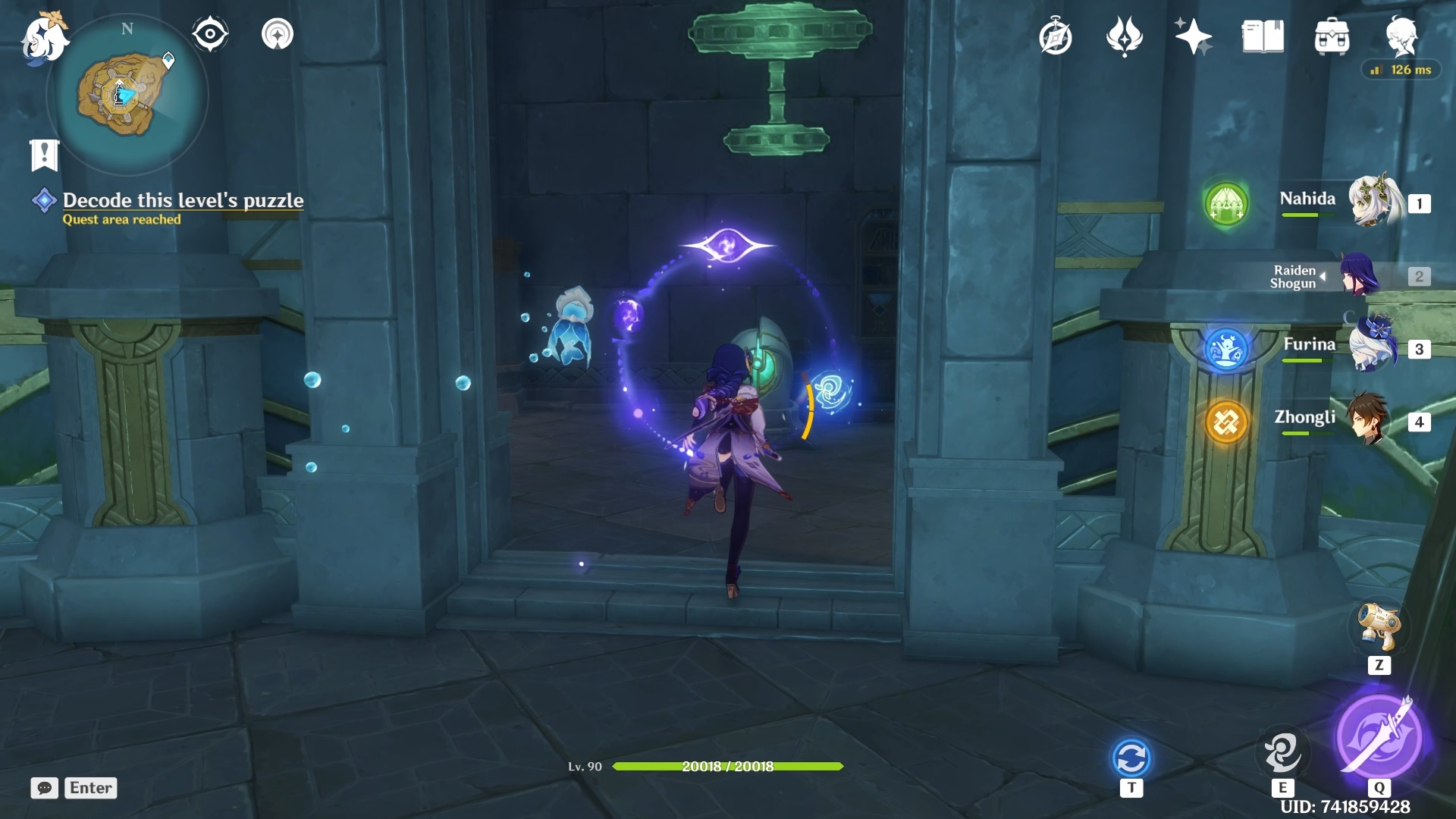Open the compass events icon
This screenshot has height=819, width=1456.
pyautogui.click(x=1055, y=37)
